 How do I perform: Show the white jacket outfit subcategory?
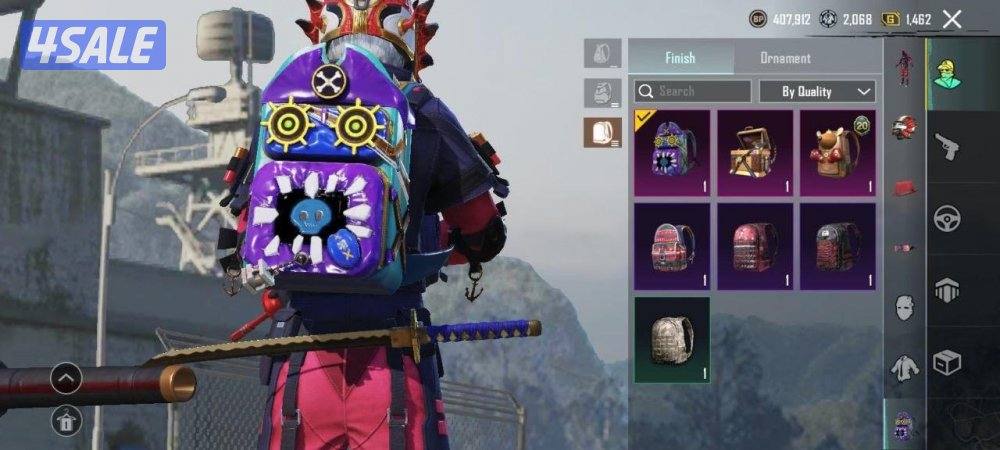click(x=905, y=367)
